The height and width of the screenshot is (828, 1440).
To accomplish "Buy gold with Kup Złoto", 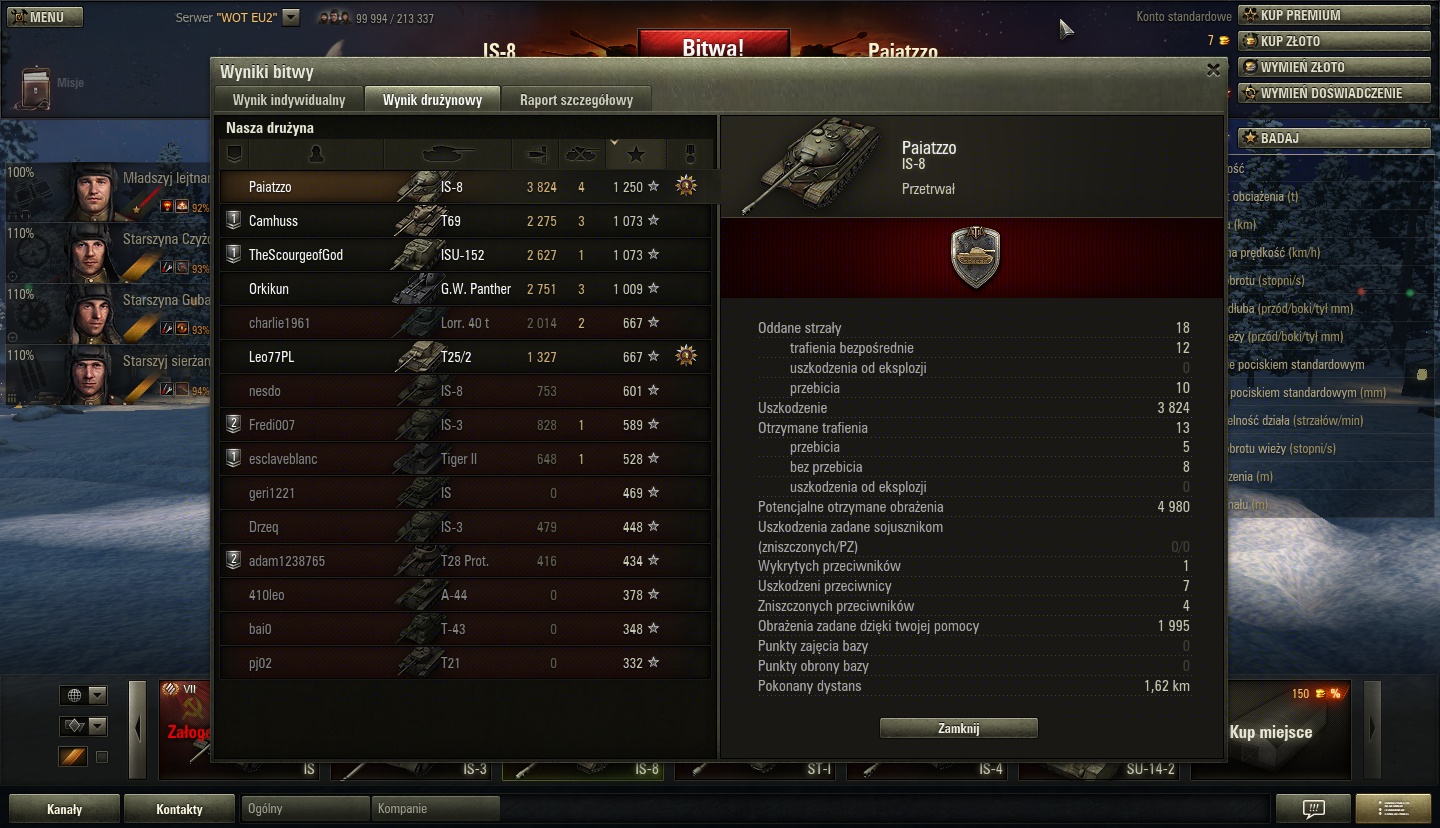I will coord(1334,41).
